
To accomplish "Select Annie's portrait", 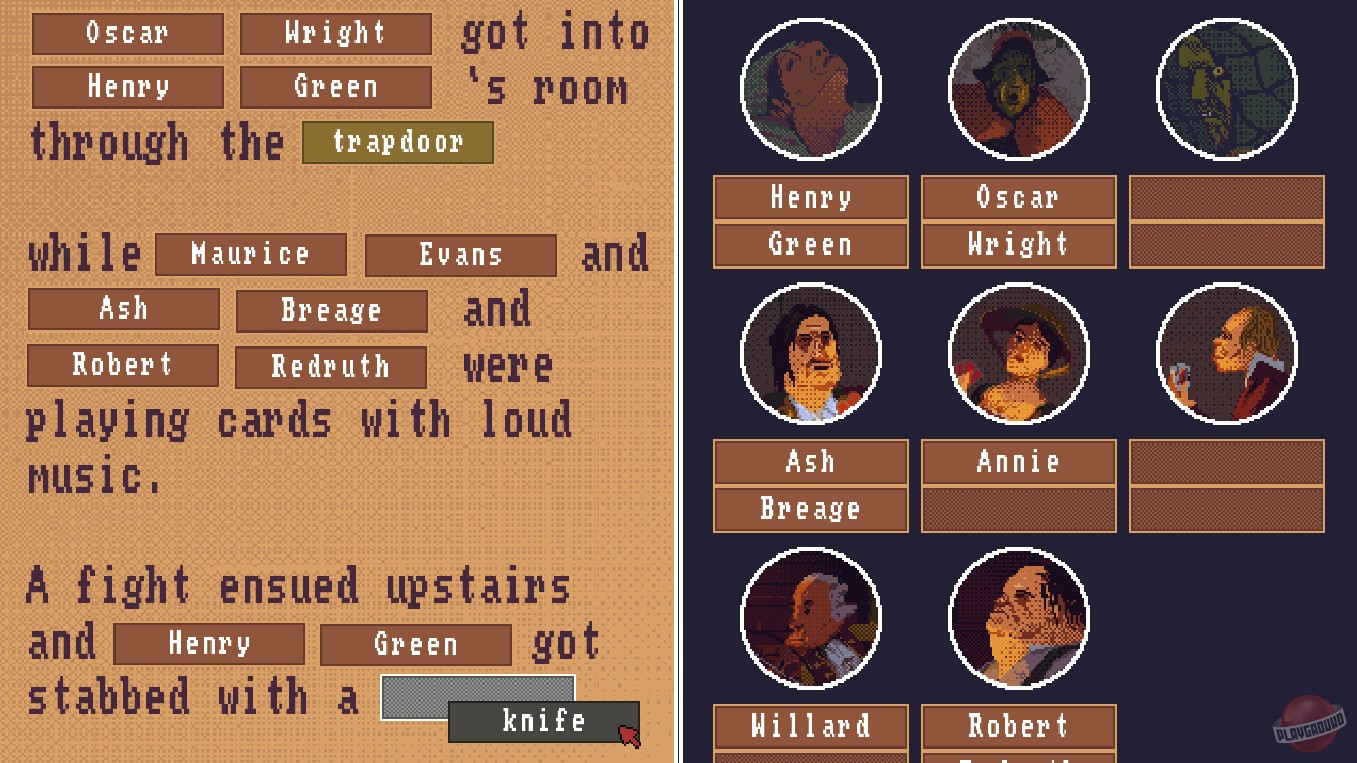I will tap(1018, 353).
